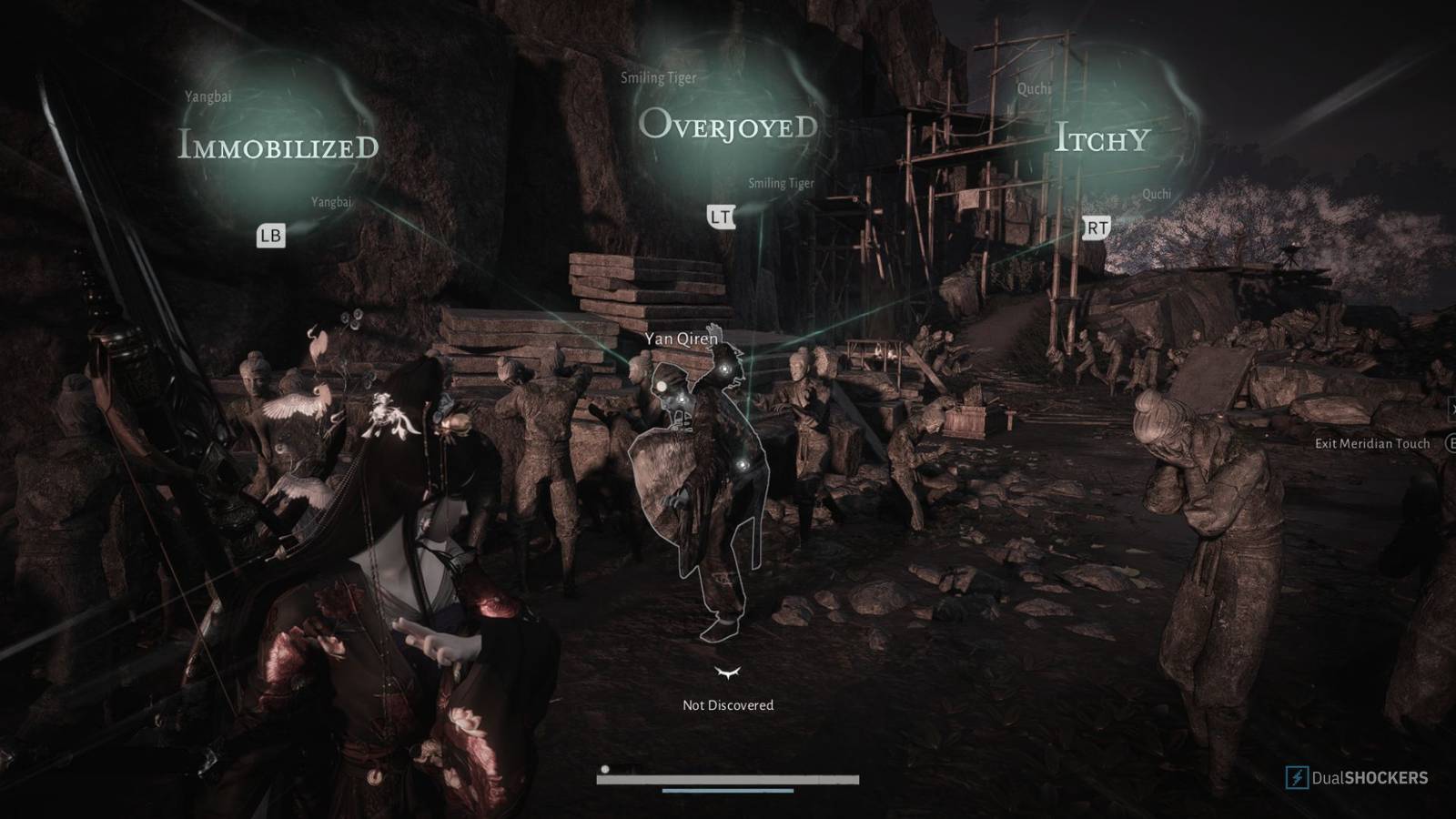Pick the Itchy meridian option
The height and width of the screenshot is (819, 1456).
point(1102,138)
